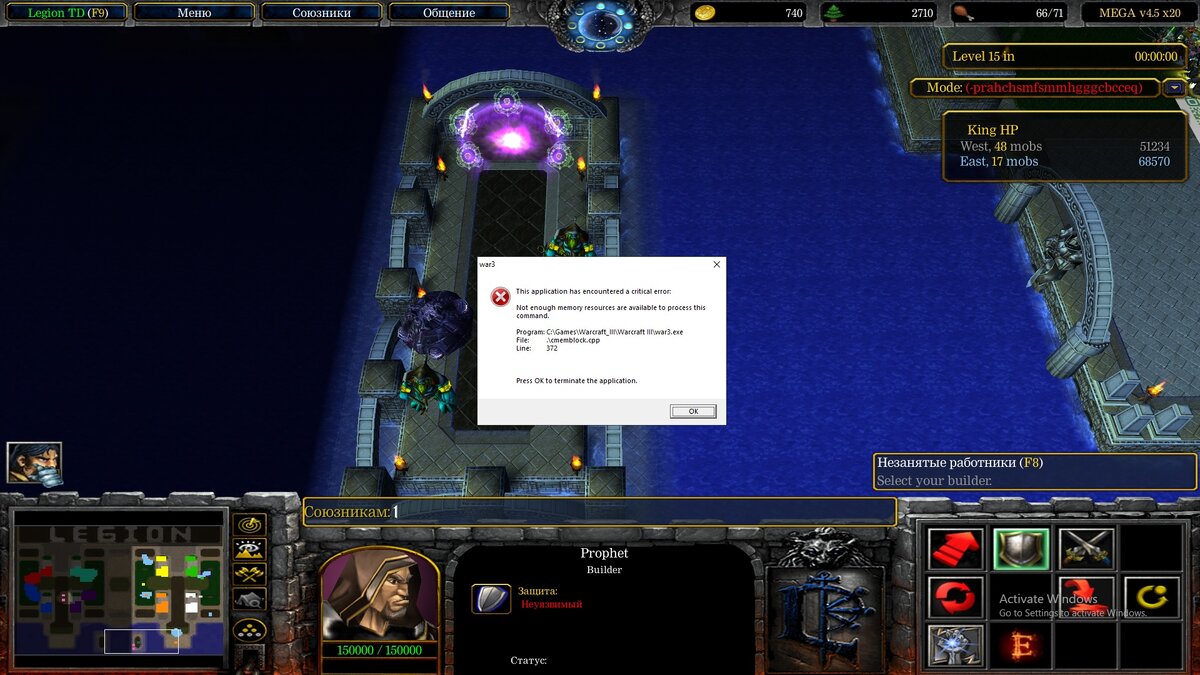Click the Prophet builder portrait
This screenshot has width=1200, height=675.
click(379, 597)
